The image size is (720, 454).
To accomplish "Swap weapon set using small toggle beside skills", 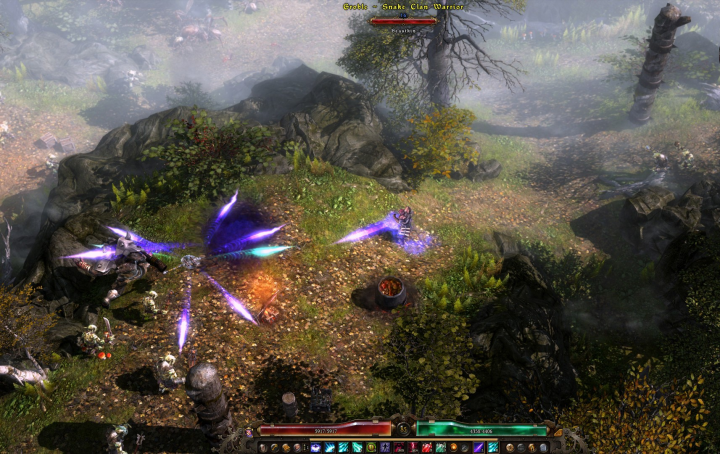I will pyautogui.click(x=305, y=447).
